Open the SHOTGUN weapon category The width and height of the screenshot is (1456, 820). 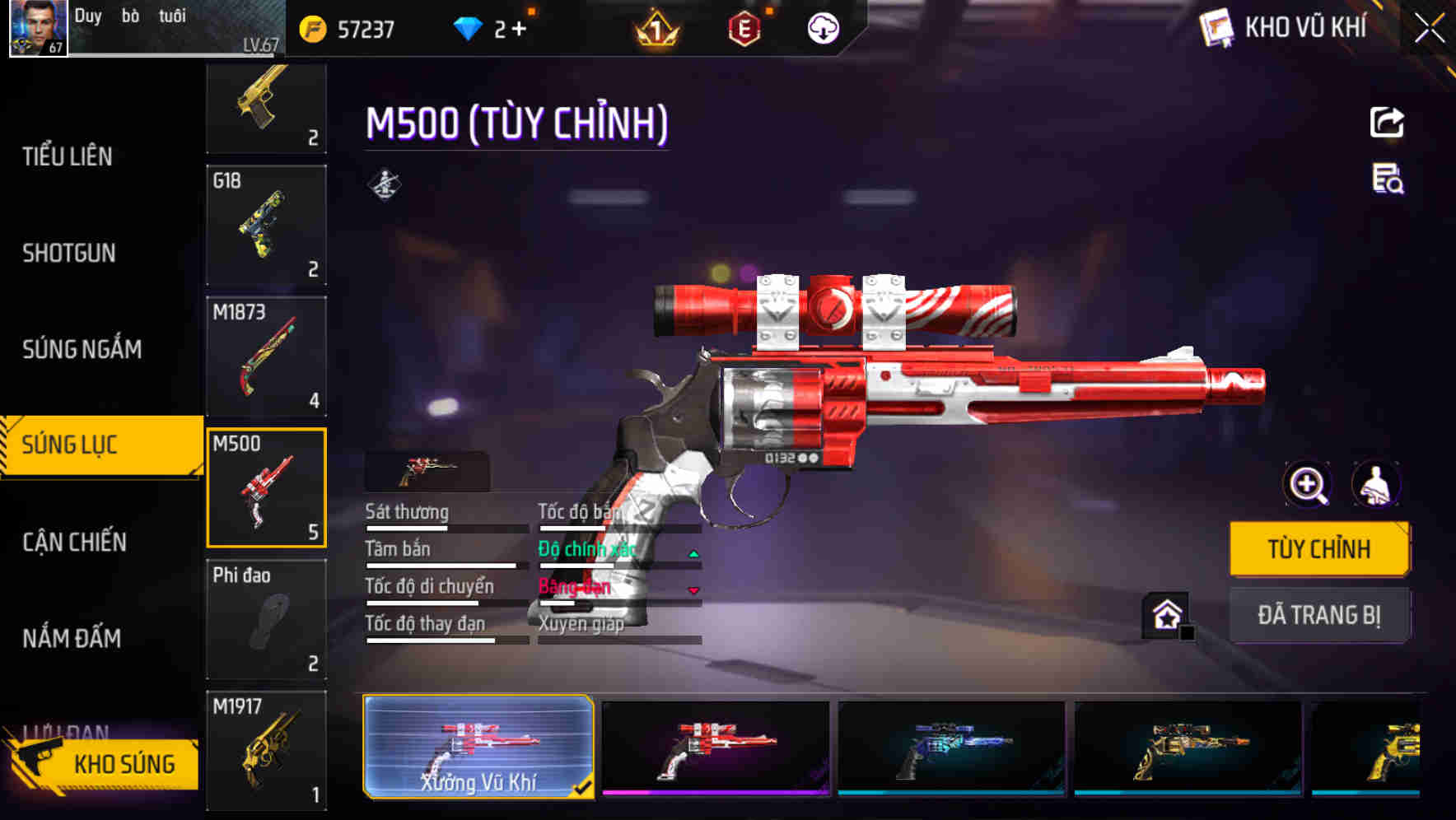(x=68, y=254)
